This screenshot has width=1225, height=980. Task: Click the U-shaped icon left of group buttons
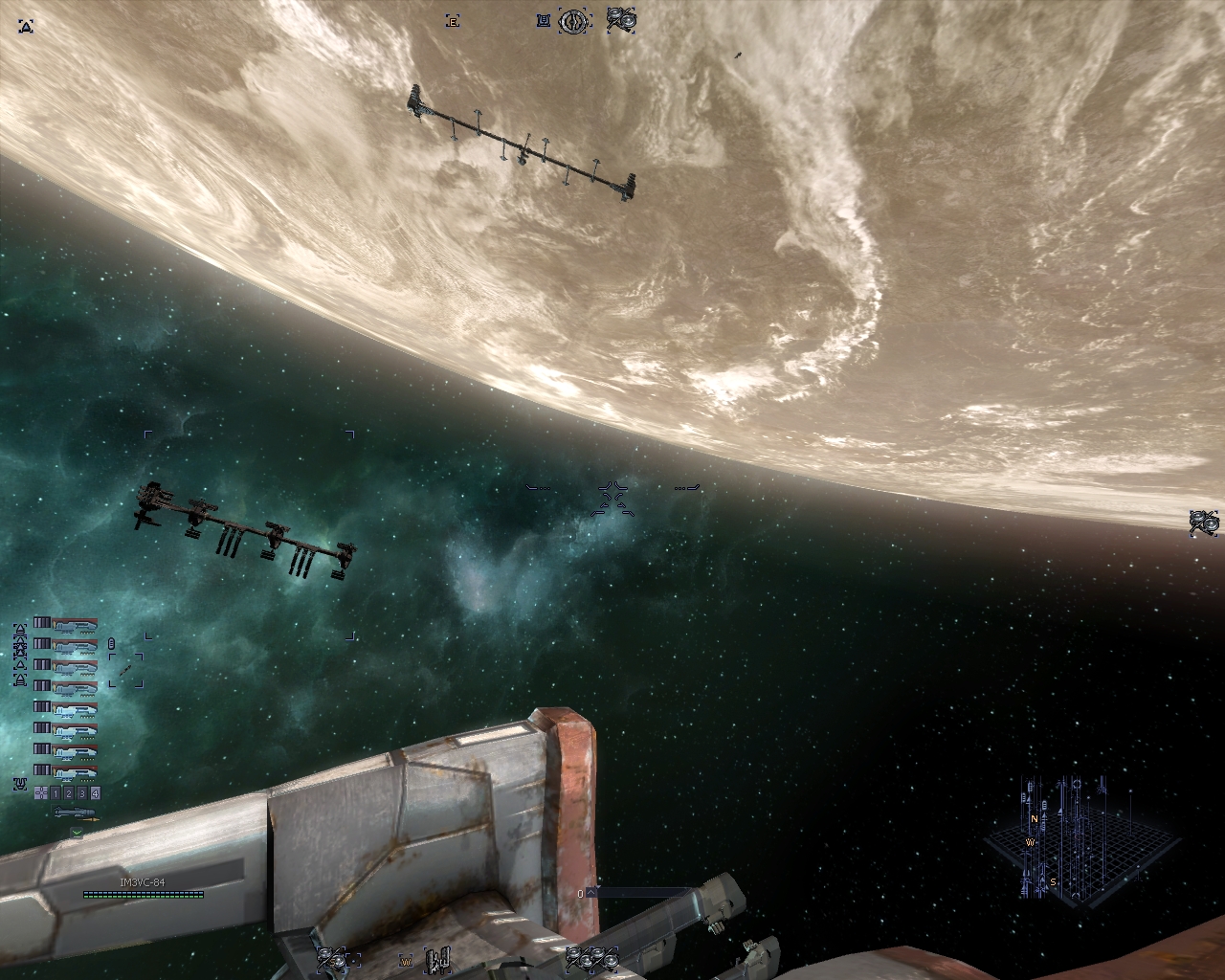click(x=20, y=785)
